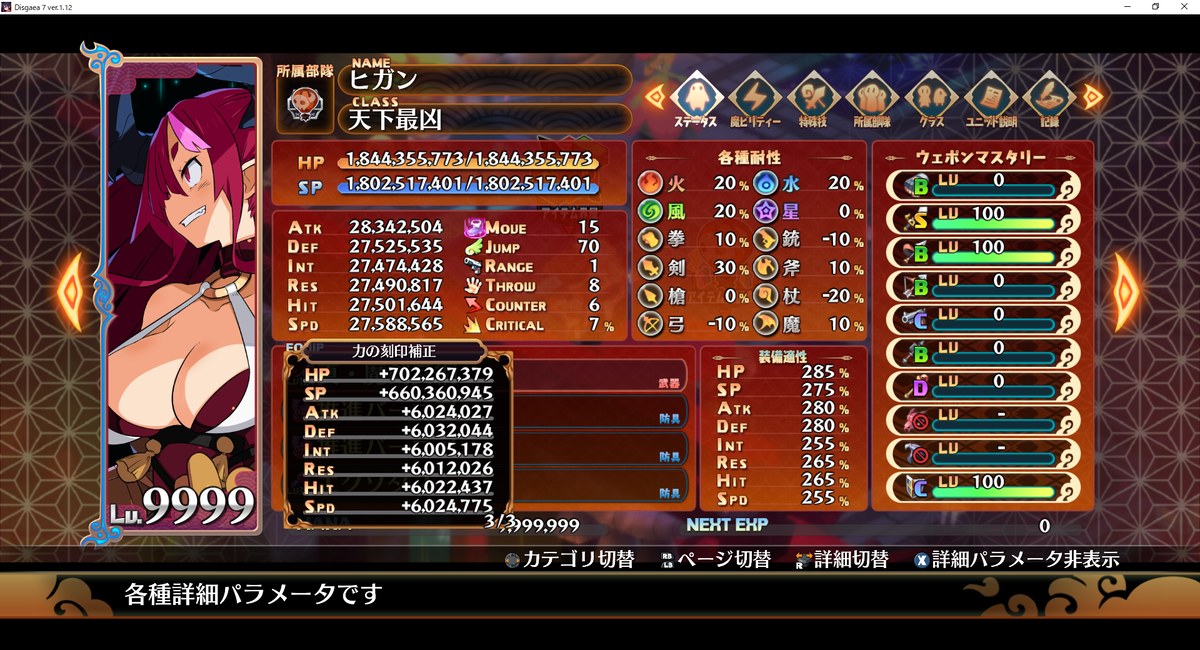Viewport: 1200px width, 650px height.
Task: Minimize the game window
Action: pyautogui.click(x=1127, y=7)
